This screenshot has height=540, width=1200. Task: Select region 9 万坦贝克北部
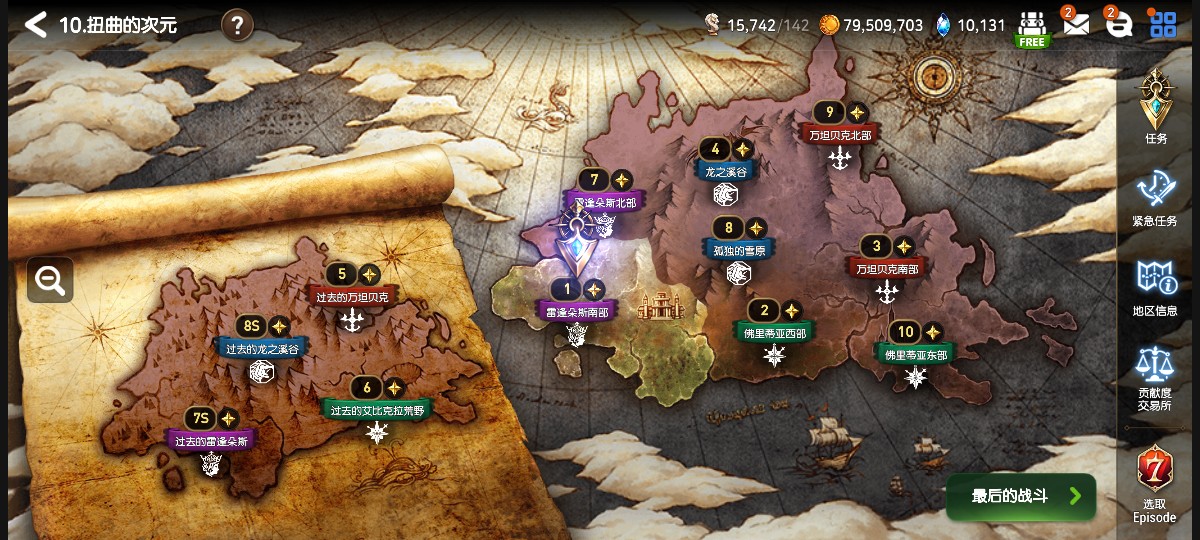[x=840, y=133]
